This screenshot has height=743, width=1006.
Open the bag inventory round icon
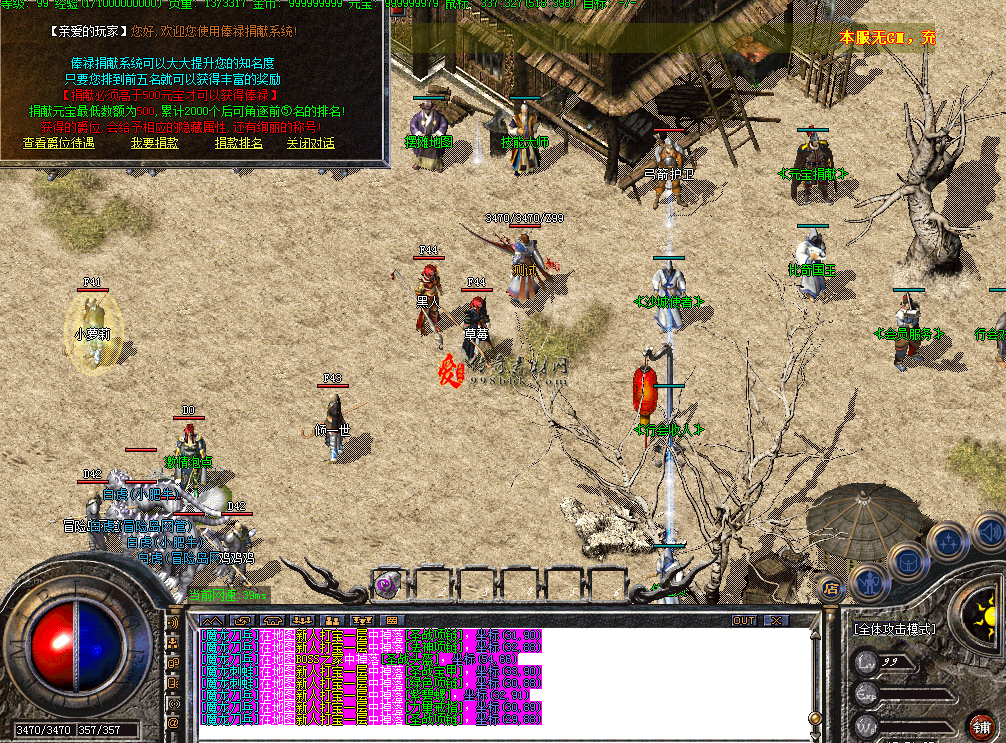907,562
